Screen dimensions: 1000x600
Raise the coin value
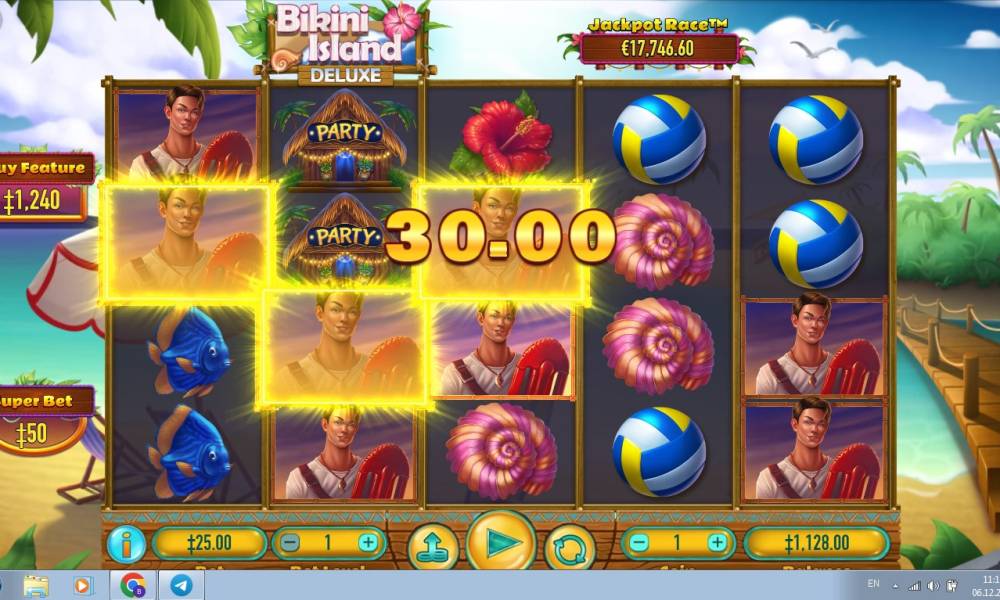pos(717,543)
